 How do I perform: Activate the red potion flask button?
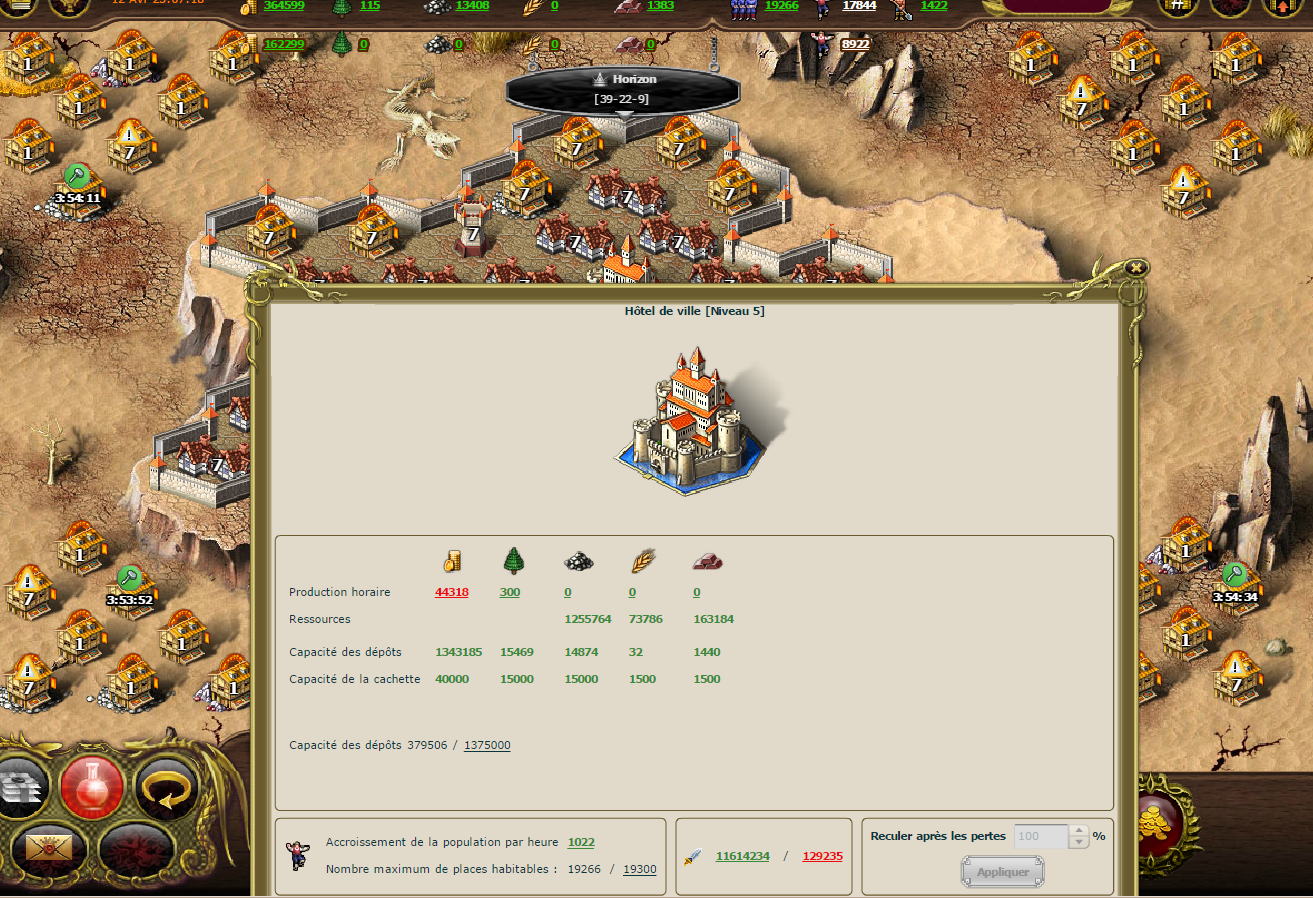[92, 787]
